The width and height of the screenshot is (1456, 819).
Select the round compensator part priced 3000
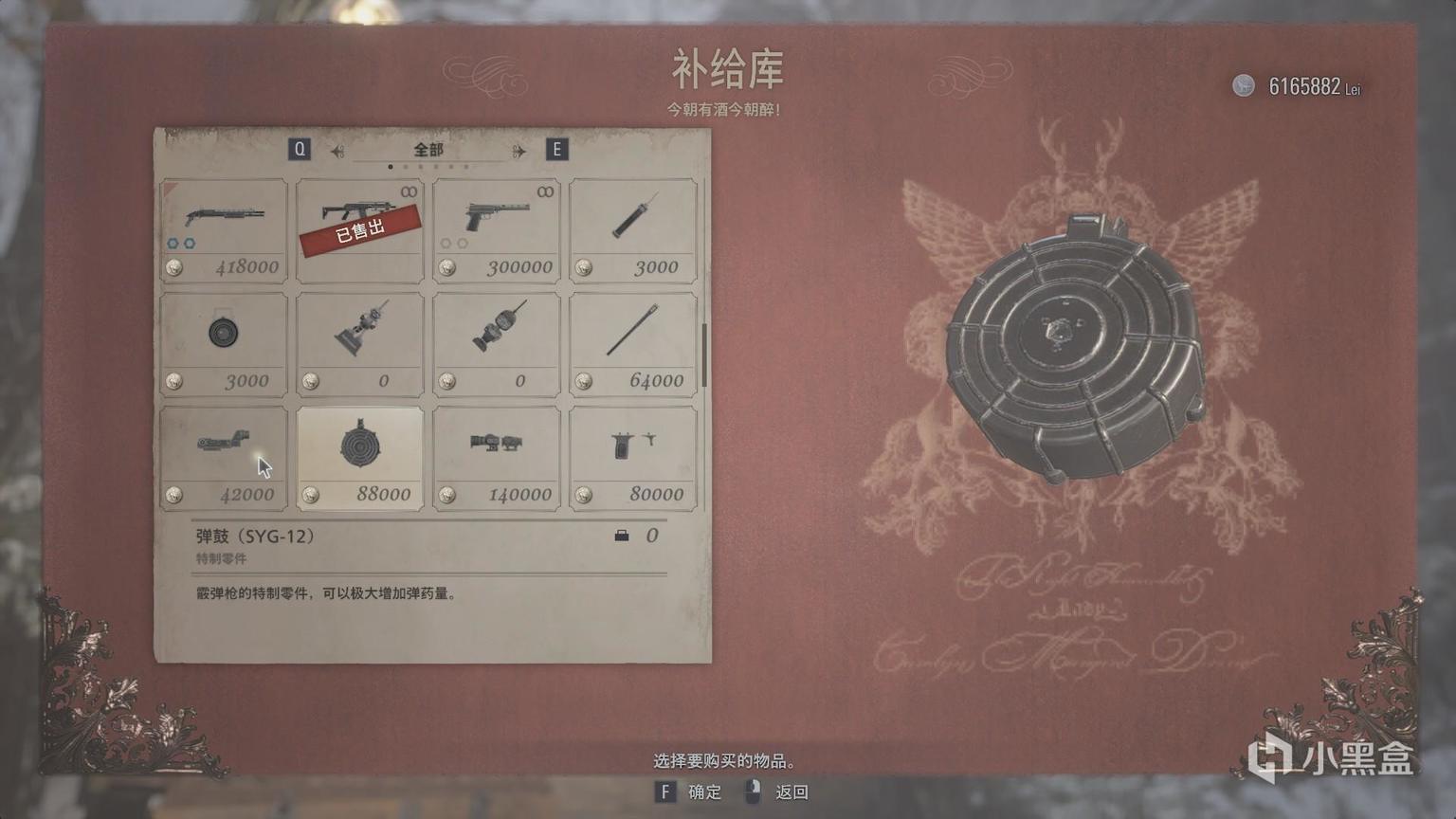(x=224, y=341)
